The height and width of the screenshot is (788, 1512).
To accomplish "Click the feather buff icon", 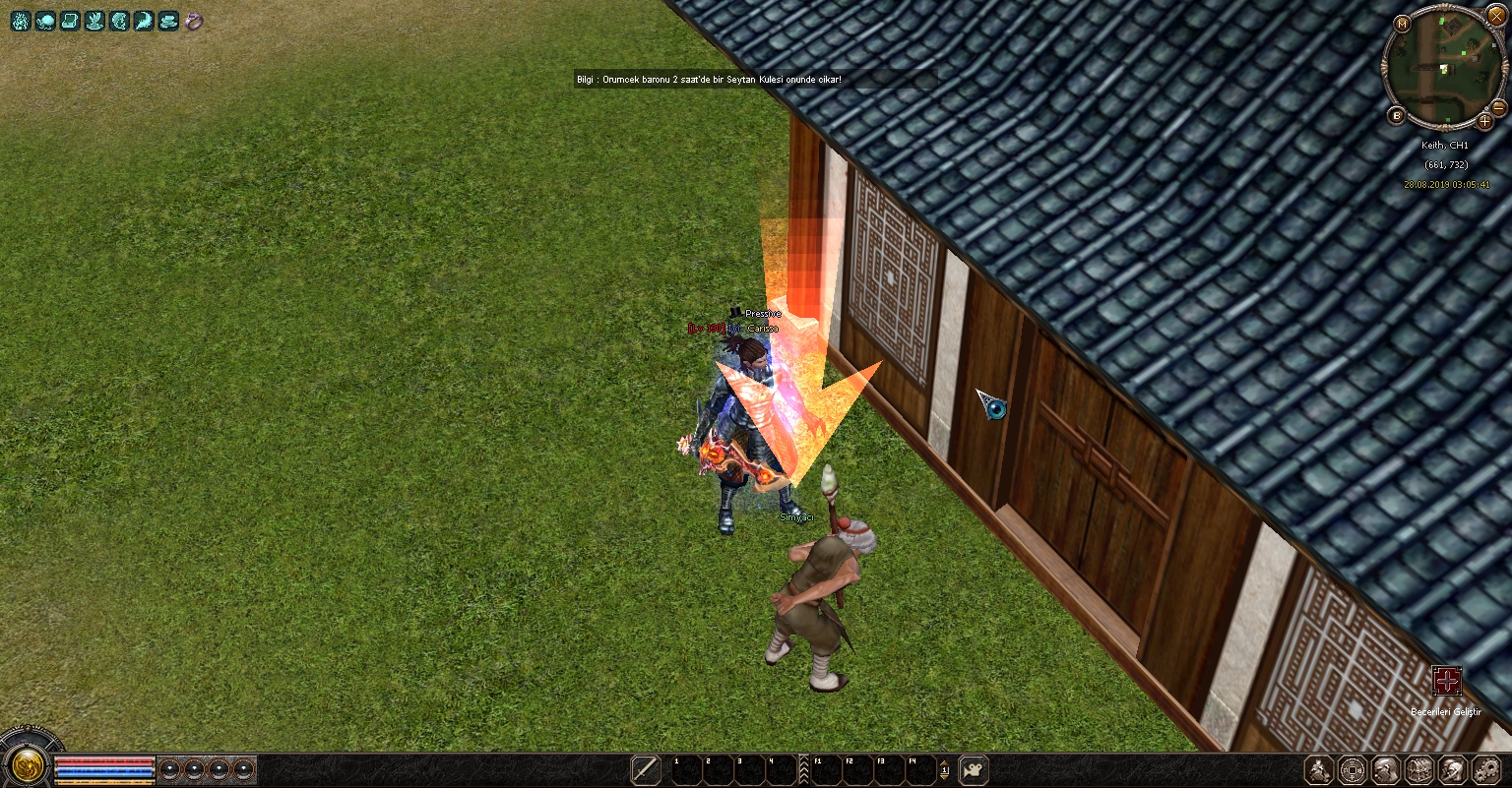I will (x=145, y=21).
